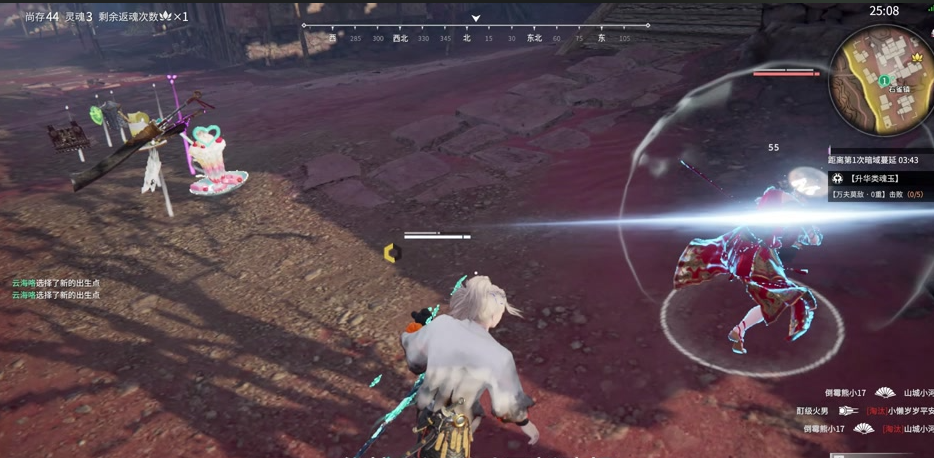
Task: Click the 北 marker on the compass bar
Action: 467,38
